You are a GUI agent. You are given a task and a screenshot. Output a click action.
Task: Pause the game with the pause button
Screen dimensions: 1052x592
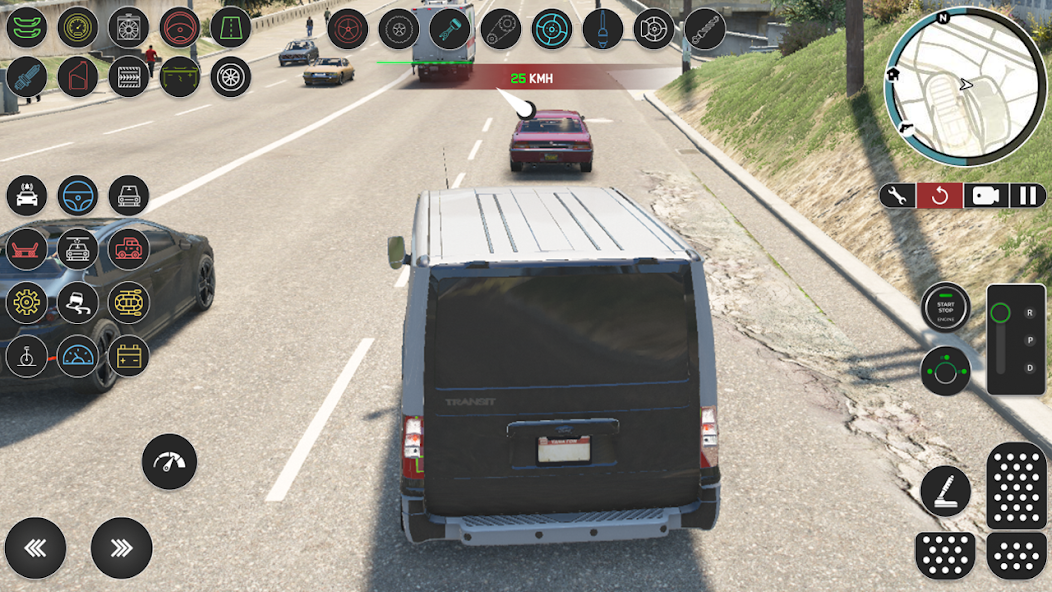point(1028,195)
